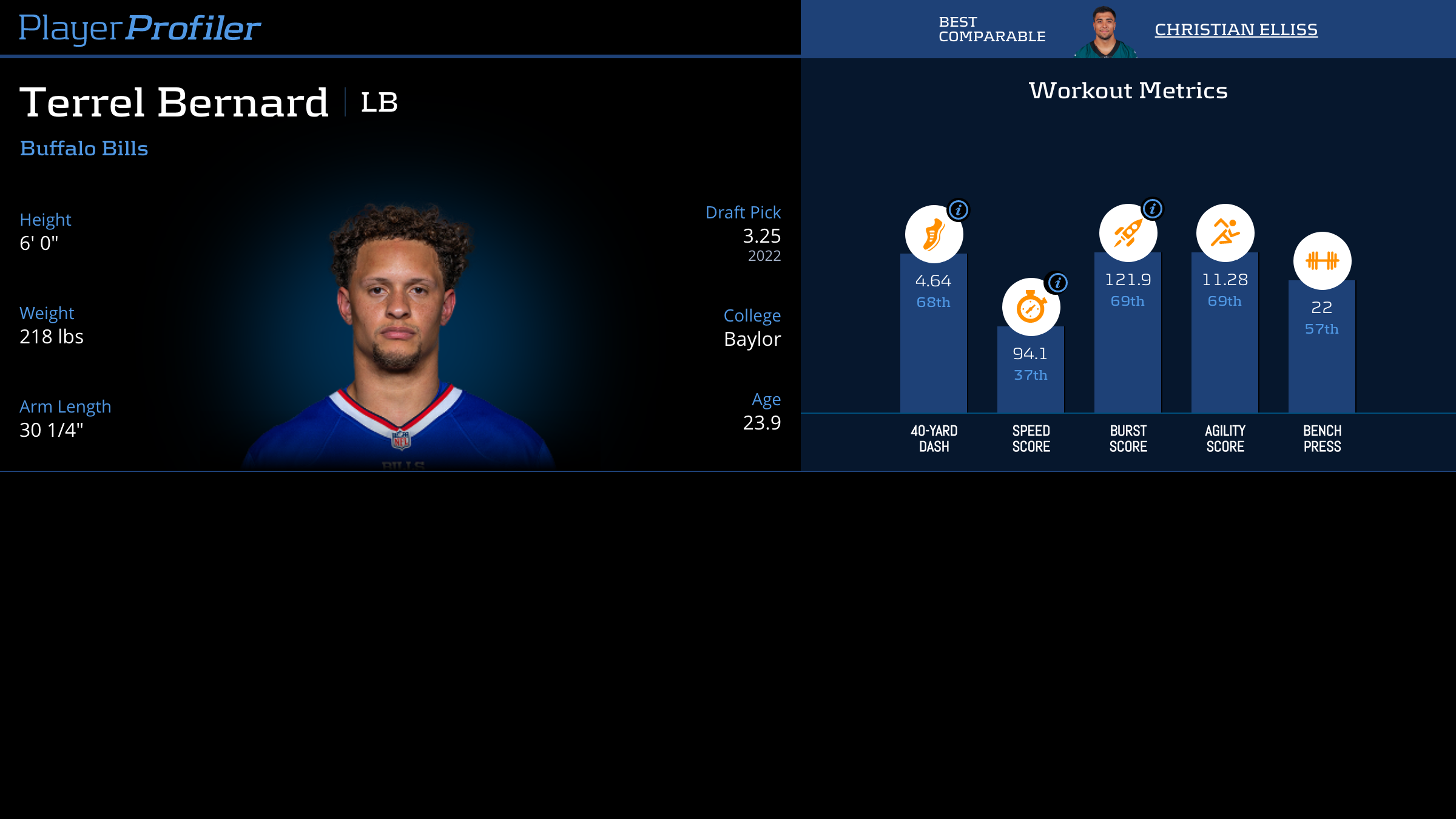The width and height of the screenshot is (1456, 819).
Task: Click the rocket Burst Score icon
Action: (1127, 232)
